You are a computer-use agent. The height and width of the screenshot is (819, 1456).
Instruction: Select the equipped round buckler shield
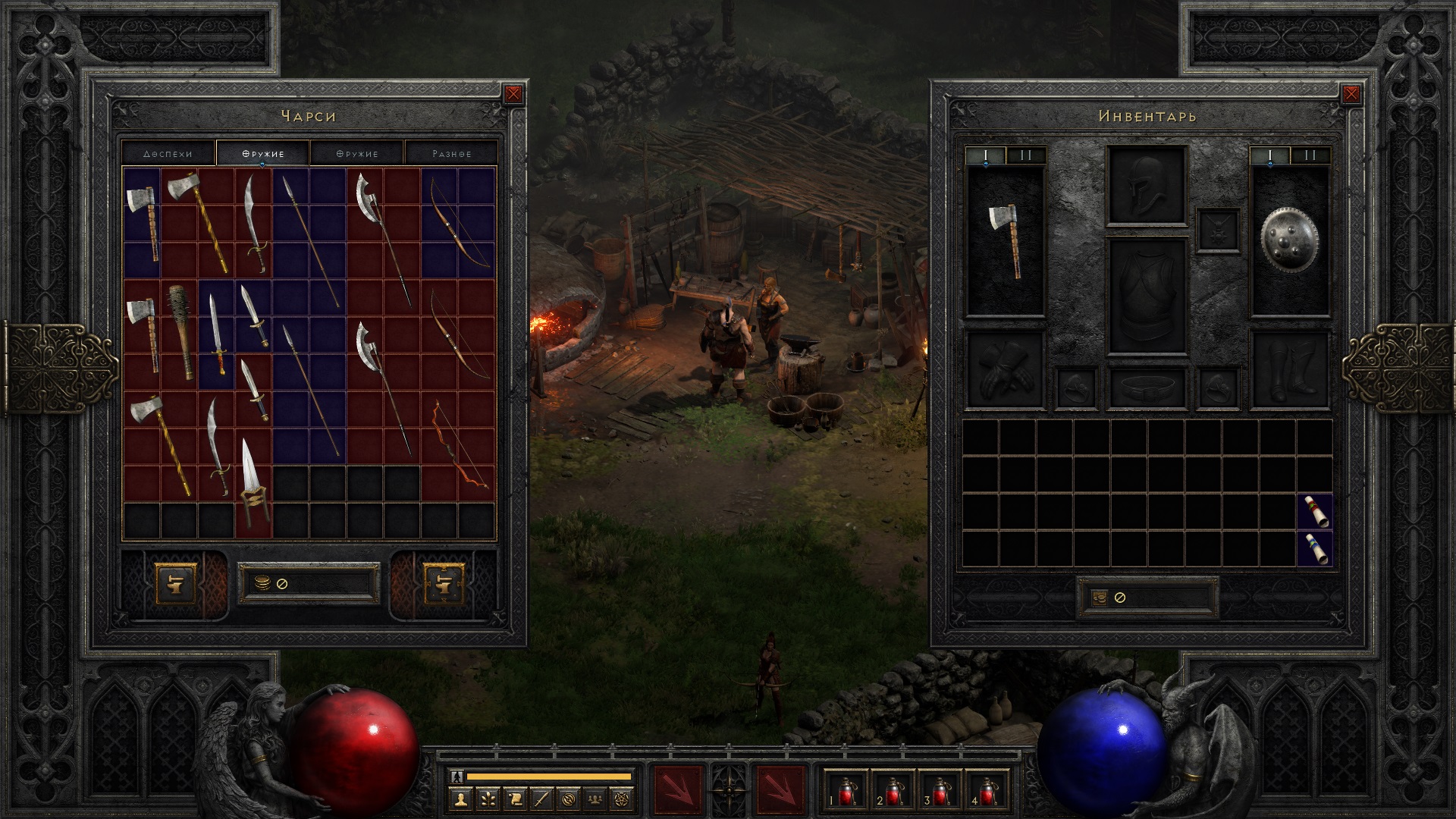point(1289,240)
